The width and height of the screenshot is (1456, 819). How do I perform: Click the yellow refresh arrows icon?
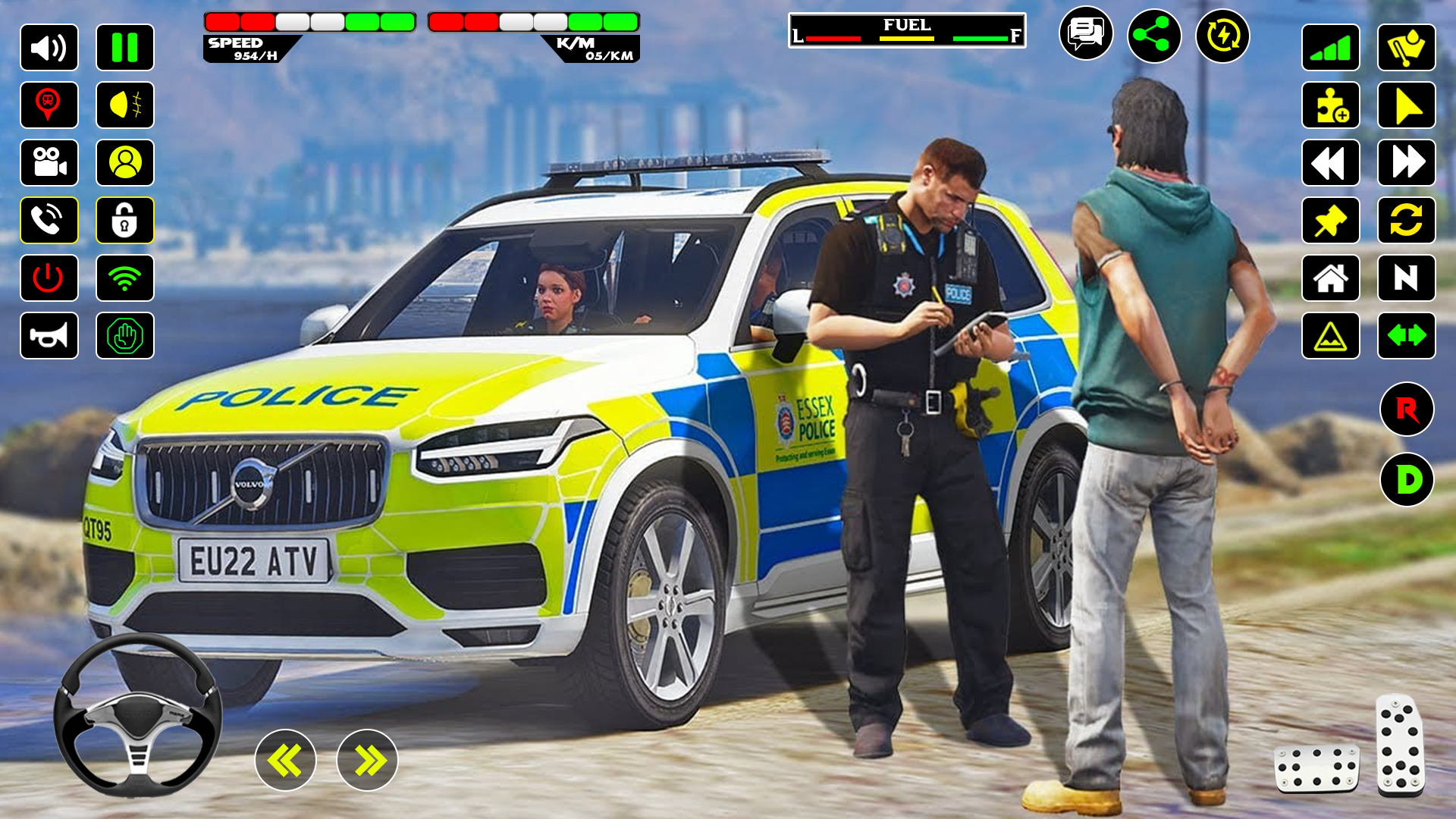(x=1407, y=221)
